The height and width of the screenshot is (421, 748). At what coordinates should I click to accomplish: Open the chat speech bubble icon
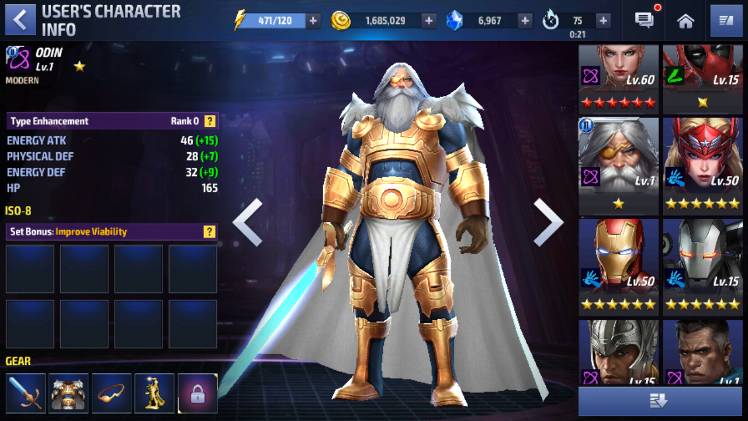[645, 20]
